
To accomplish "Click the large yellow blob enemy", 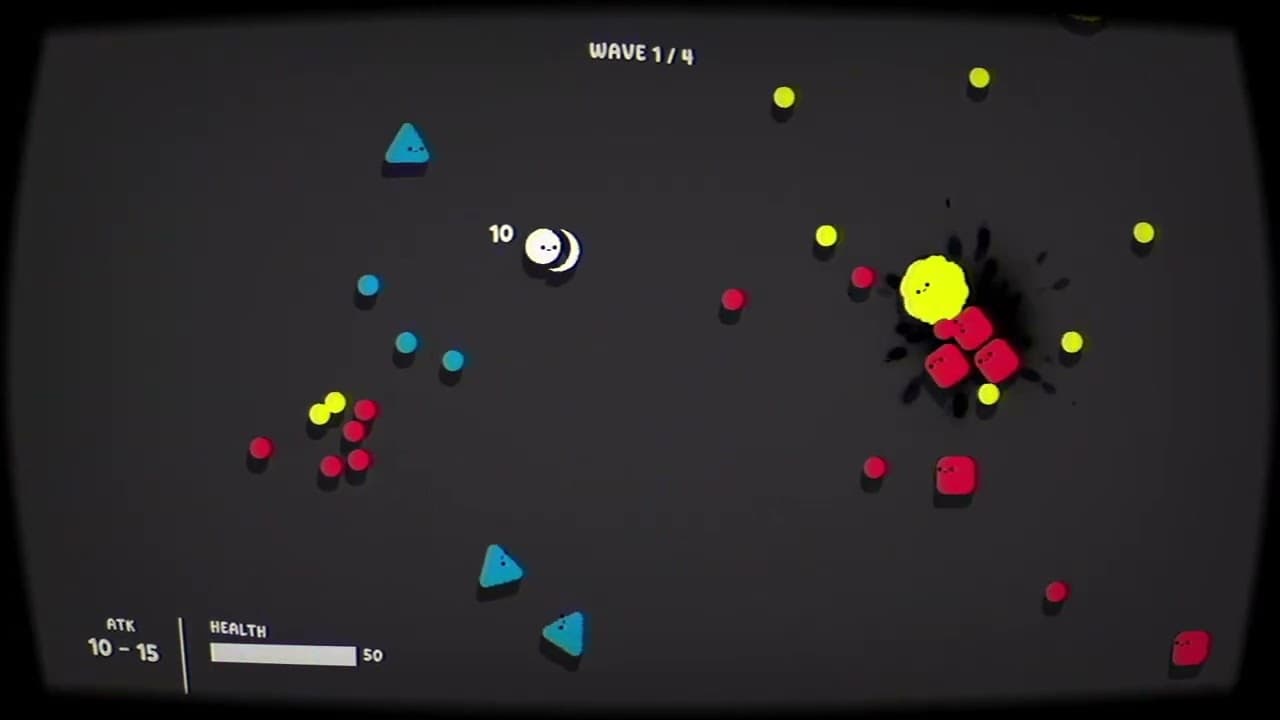I will pyautogui.click(x=937, y=288).
